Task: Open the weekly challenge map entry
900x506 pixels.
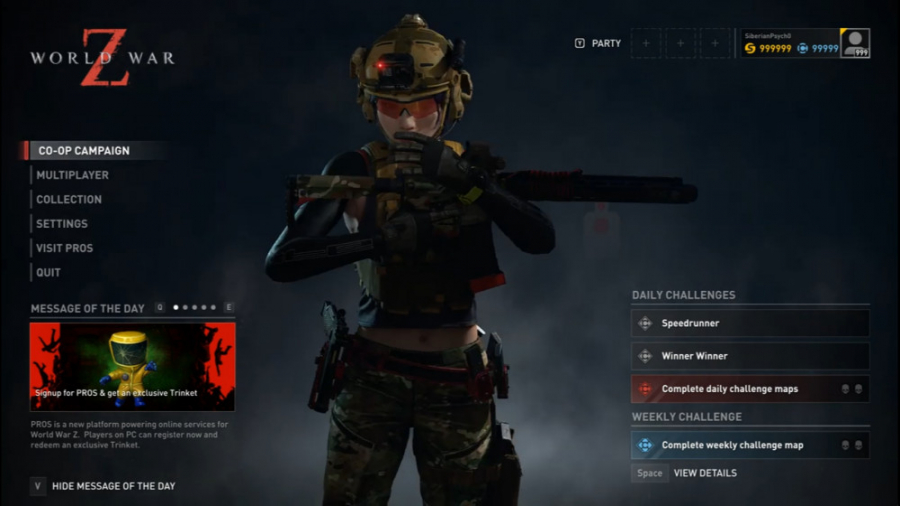Action: (x=750, y=445)
